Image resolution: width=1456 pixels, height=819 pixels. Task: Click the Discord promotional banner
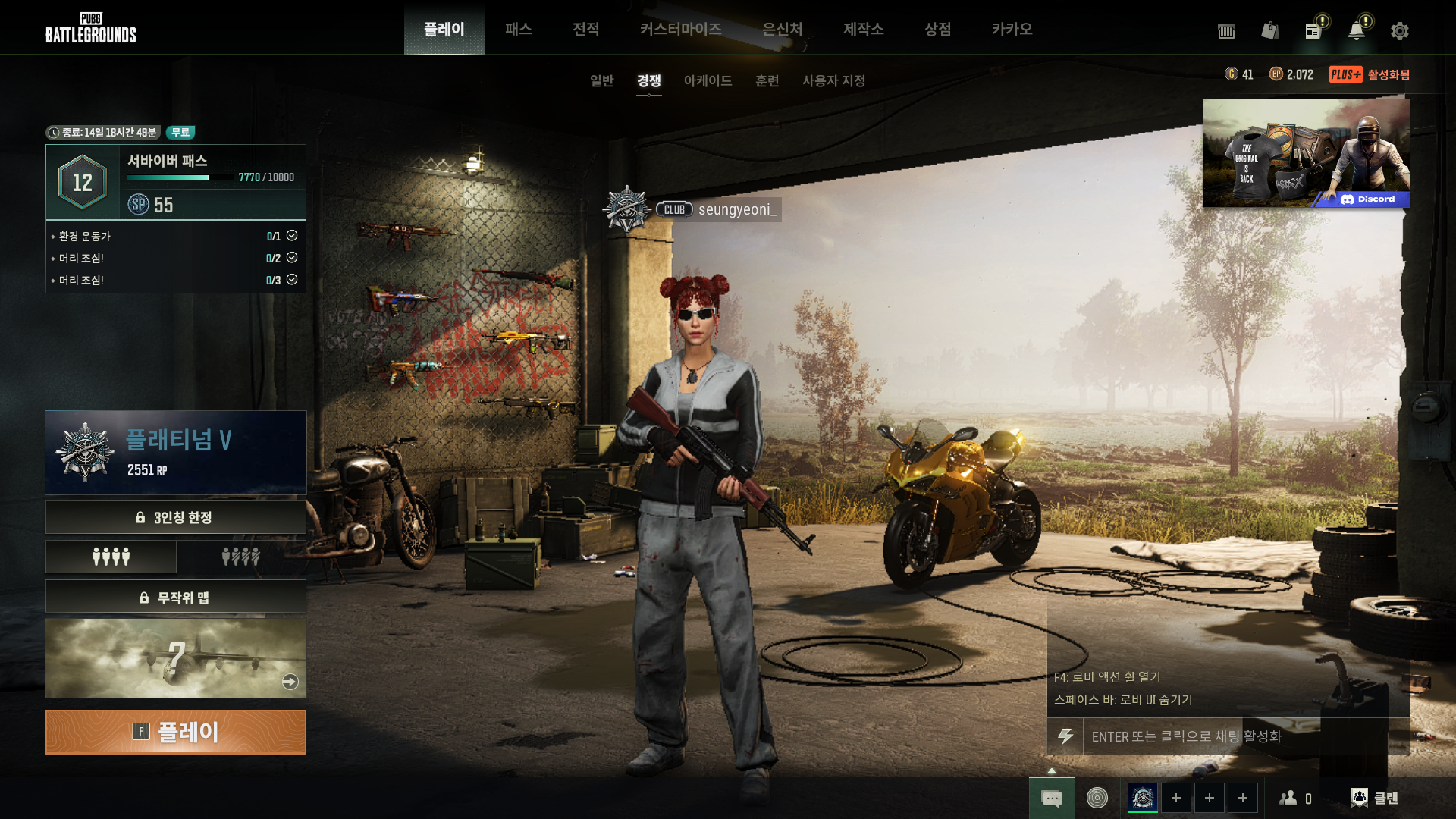(1306, 153)
